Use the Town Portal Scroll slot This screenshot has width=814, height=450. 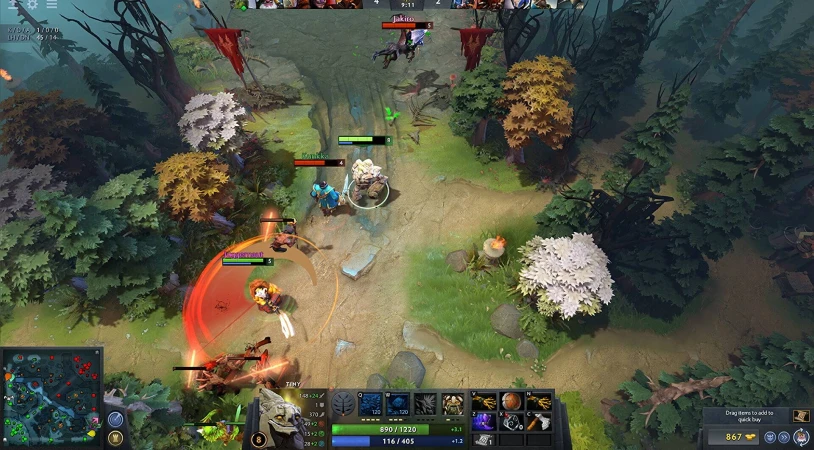point(484,438)
